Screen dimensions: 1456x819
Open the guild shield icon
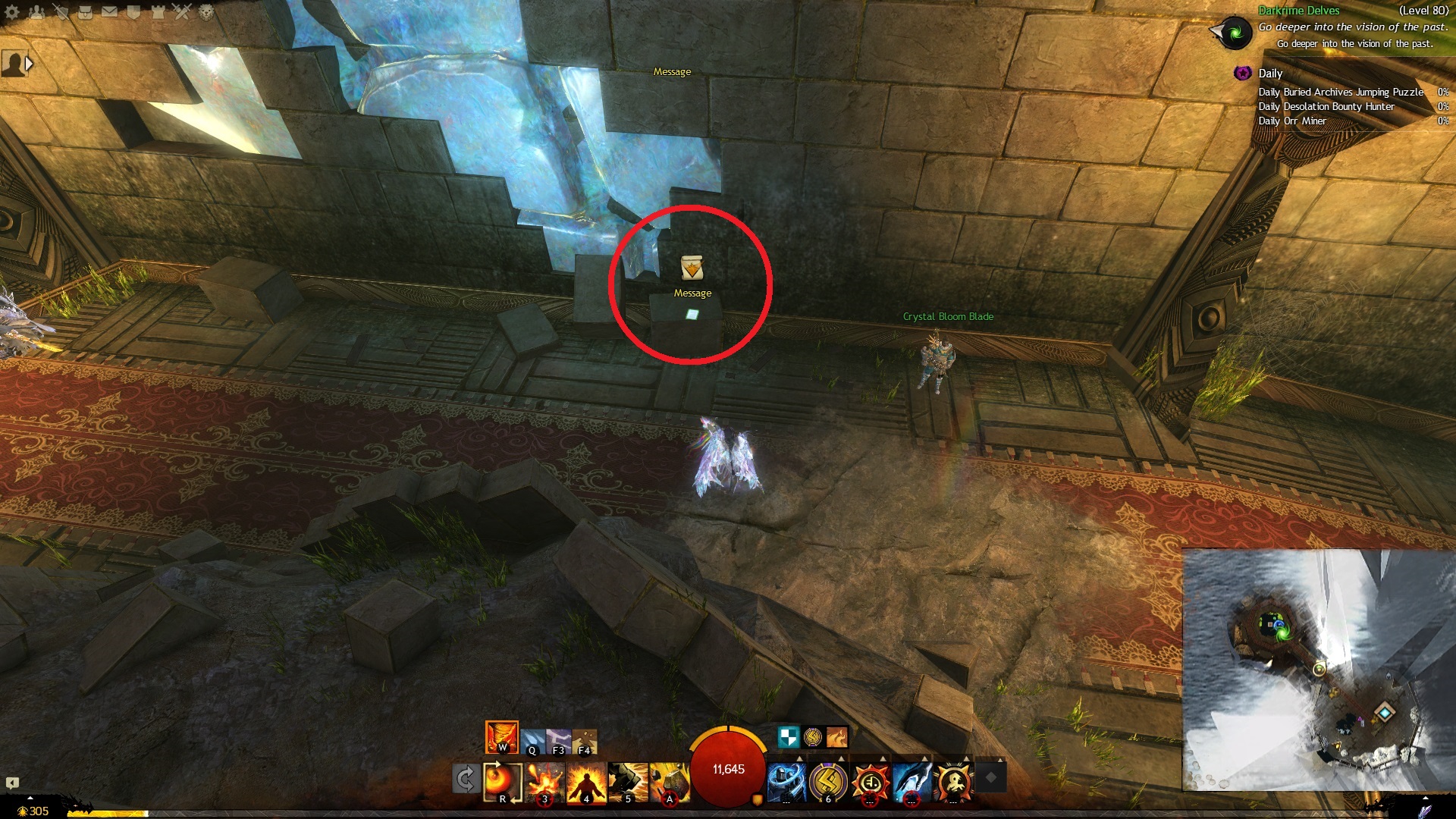click(x=133, y=12)
